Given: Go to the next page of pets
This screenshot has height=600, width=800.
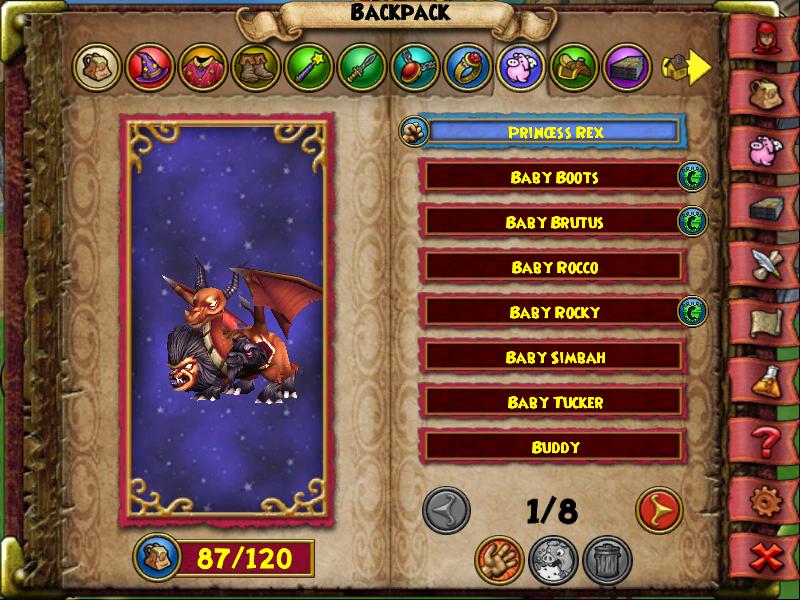Looking at the screenshot, I should pos(659,510).
